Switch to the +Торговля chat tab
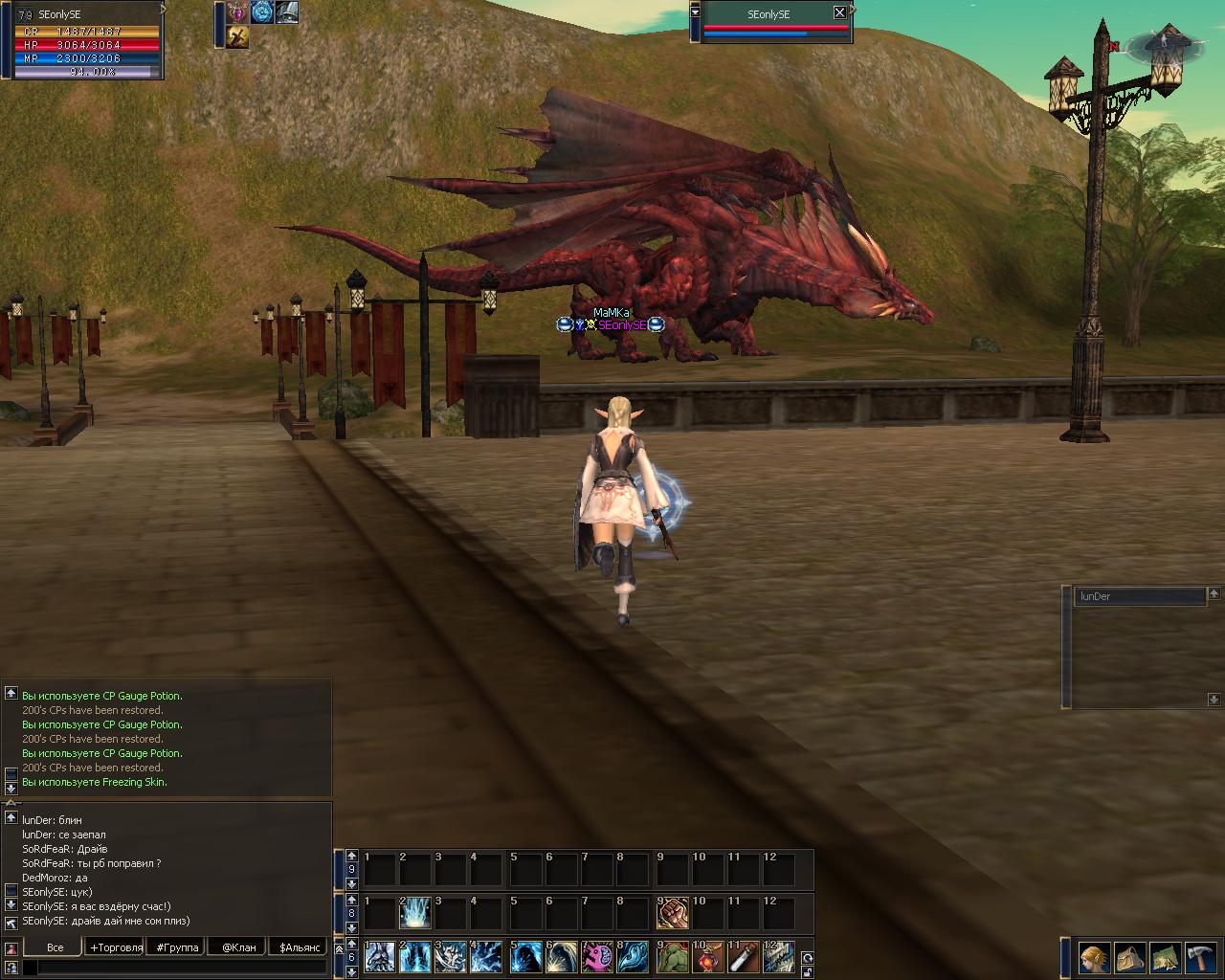This screenshot has height=980, width=1225. pos(116,947)
